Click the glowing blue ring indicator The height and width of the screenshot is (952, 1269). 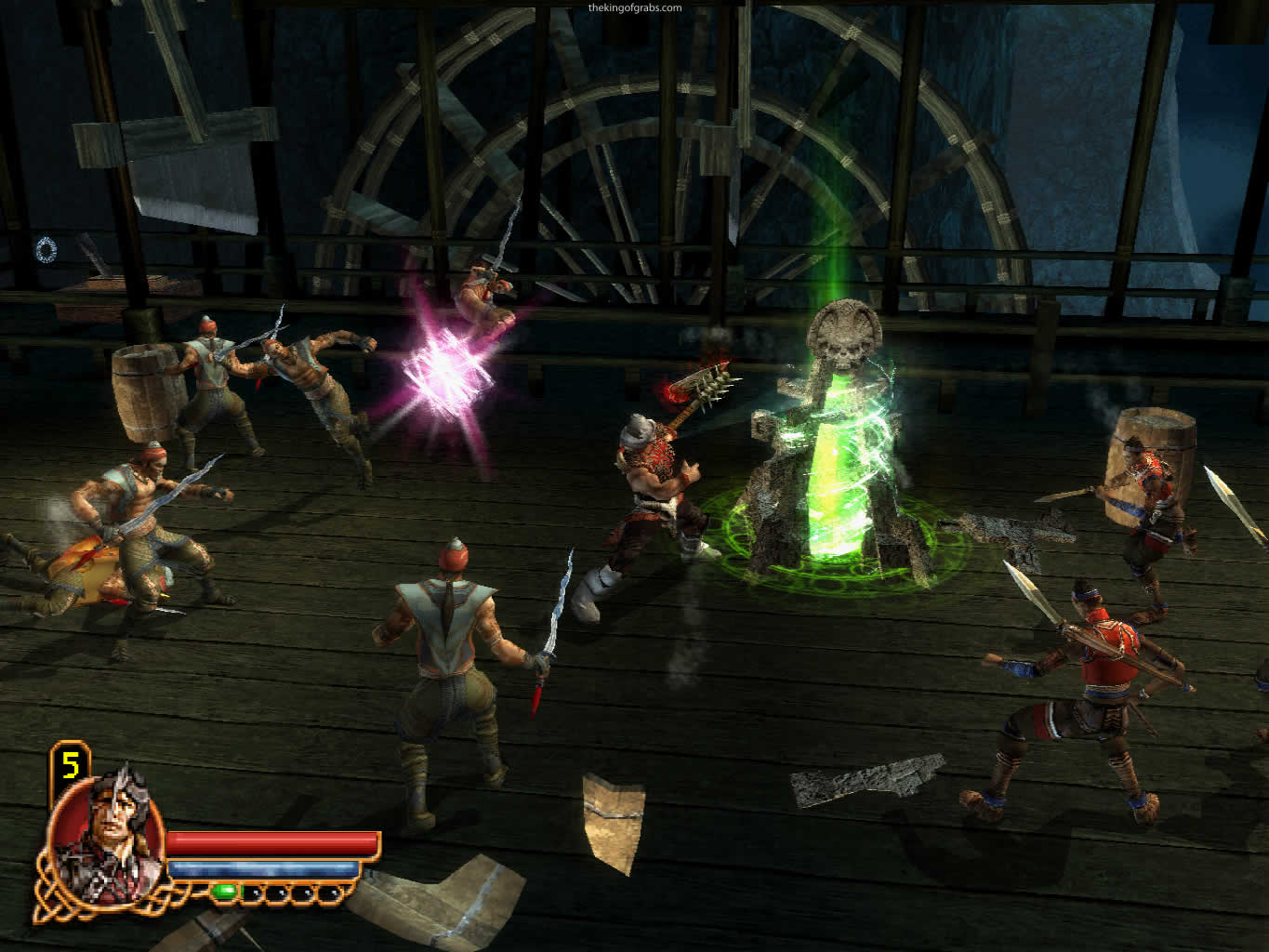point(46,248)
